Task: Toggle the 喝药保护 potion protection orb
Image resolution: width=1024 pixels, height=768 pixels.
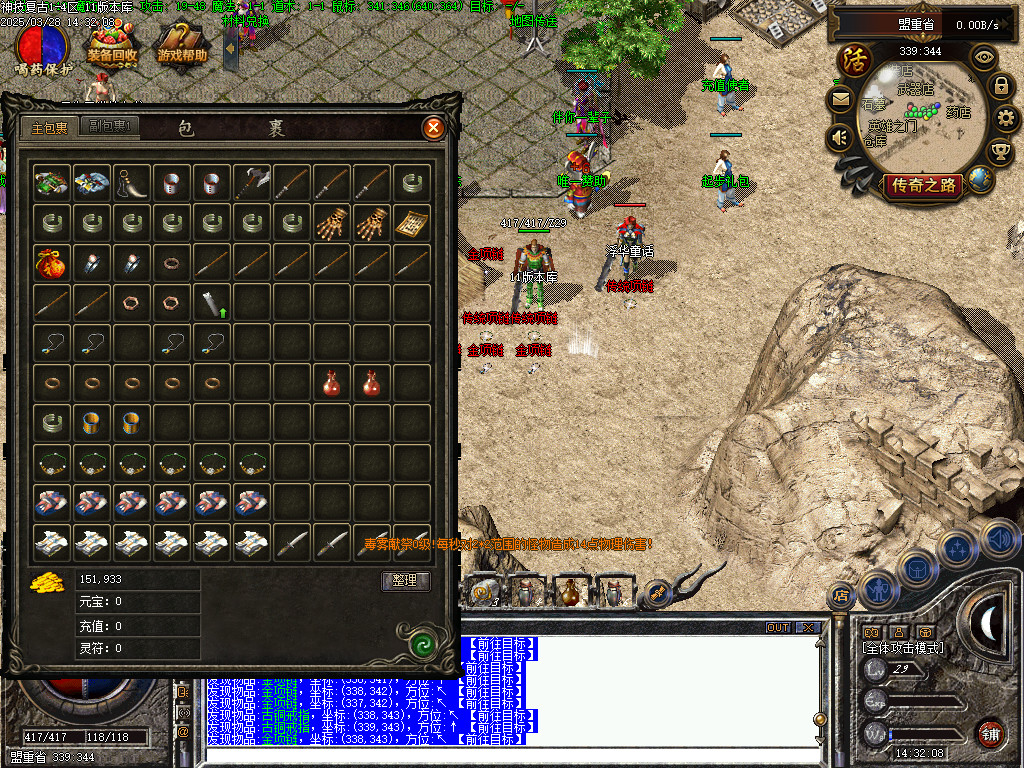Action: pyautogui.click(x=42, y=49)
